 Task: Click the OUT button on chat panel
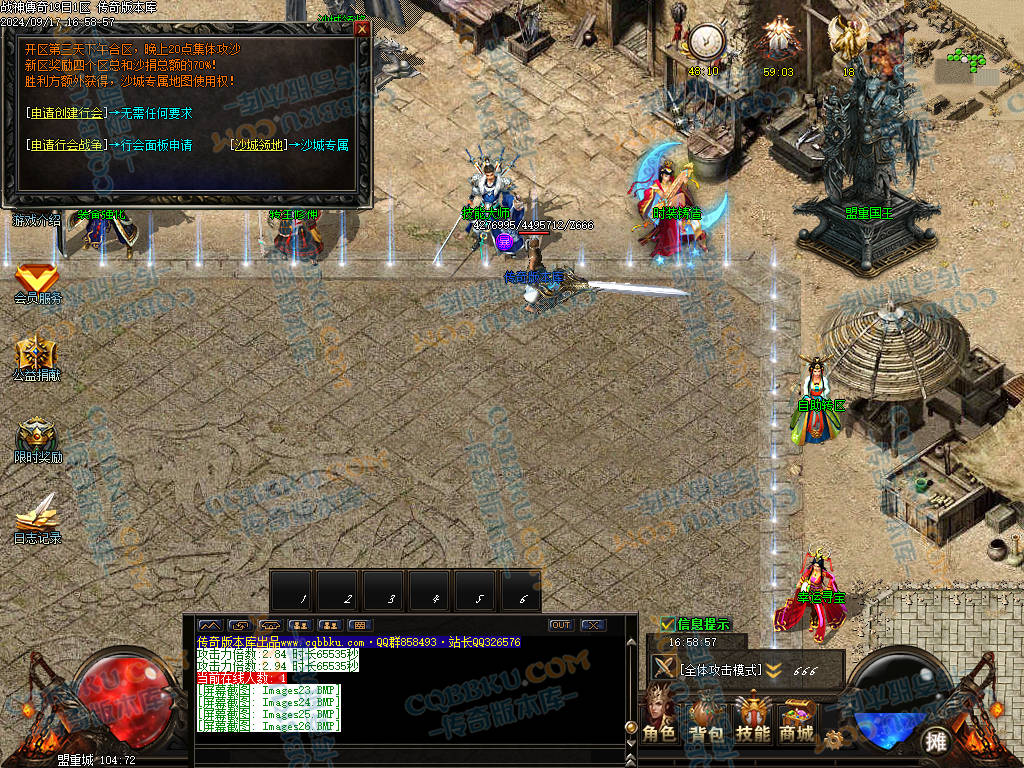pos(560,625)
